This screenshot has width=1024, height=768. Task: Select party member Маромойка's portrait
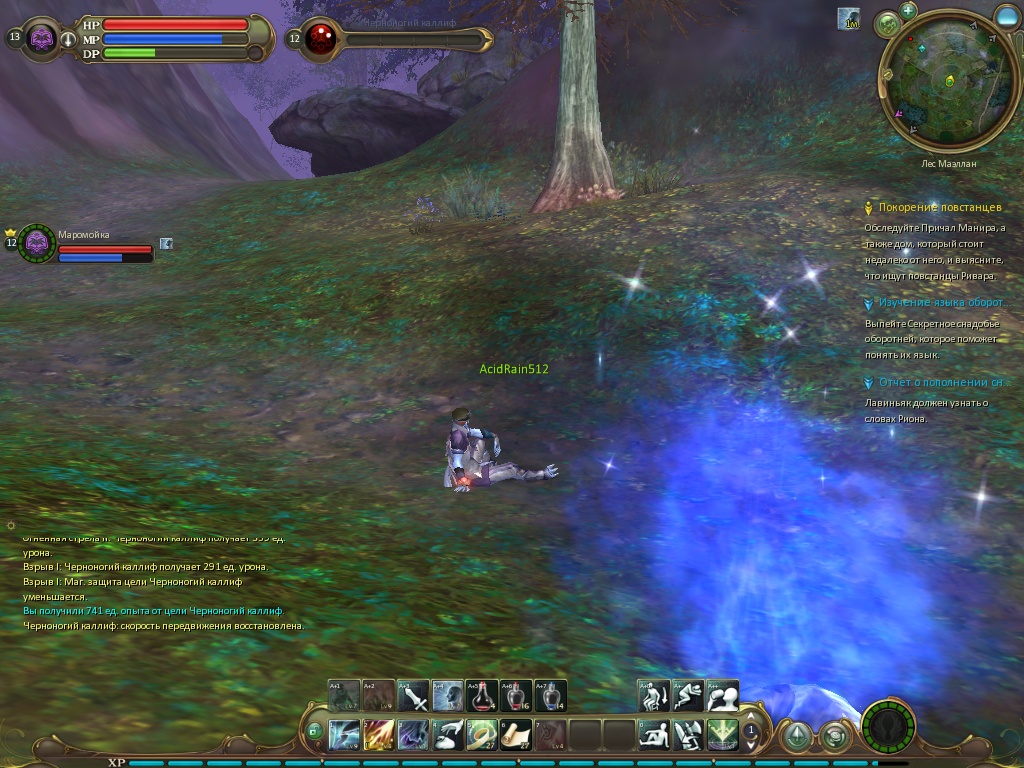[37, 243]
